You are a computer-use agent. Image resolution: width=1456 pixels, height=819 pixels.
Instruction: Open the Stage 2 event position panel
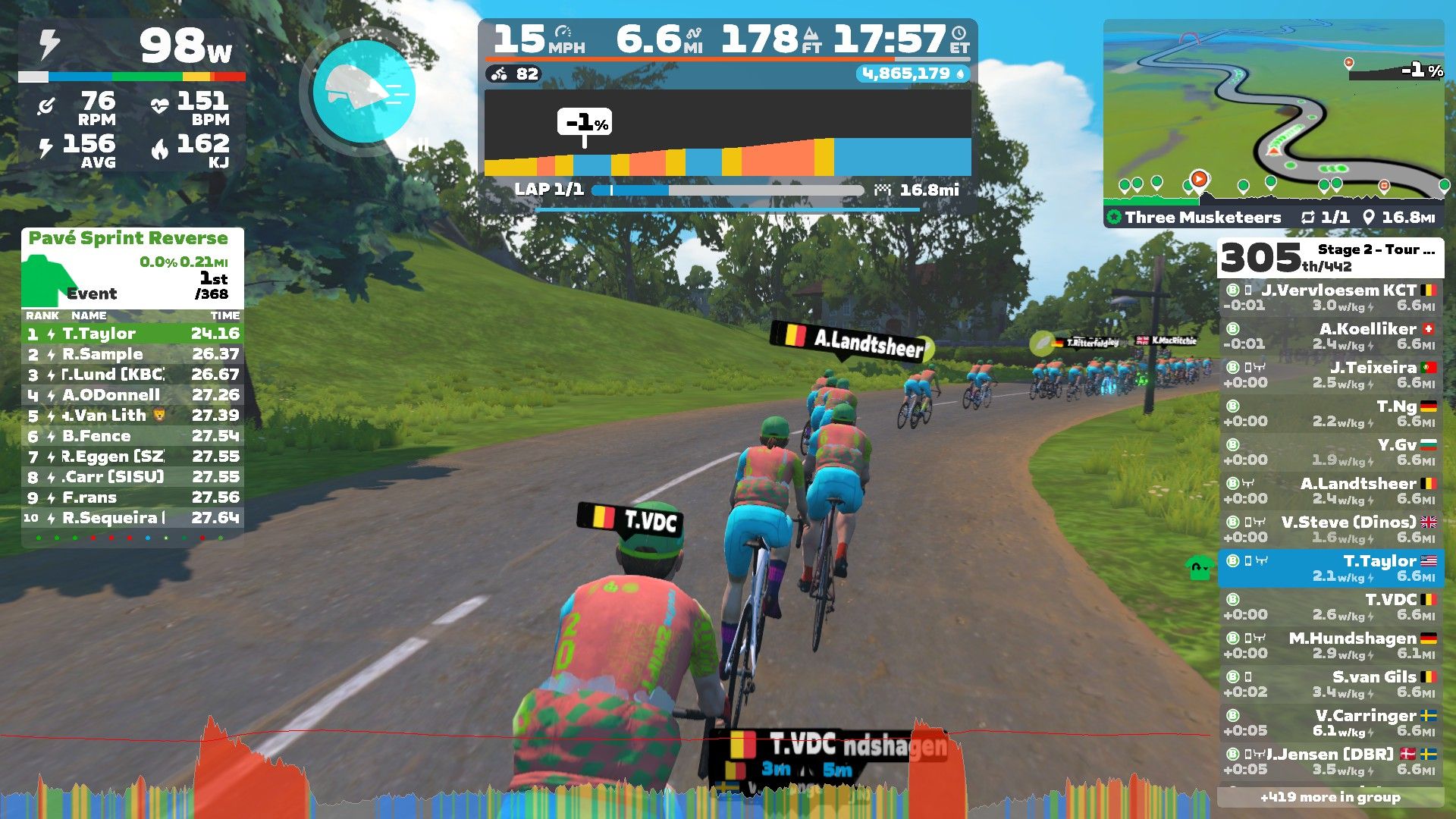[x=1330, y=258]
